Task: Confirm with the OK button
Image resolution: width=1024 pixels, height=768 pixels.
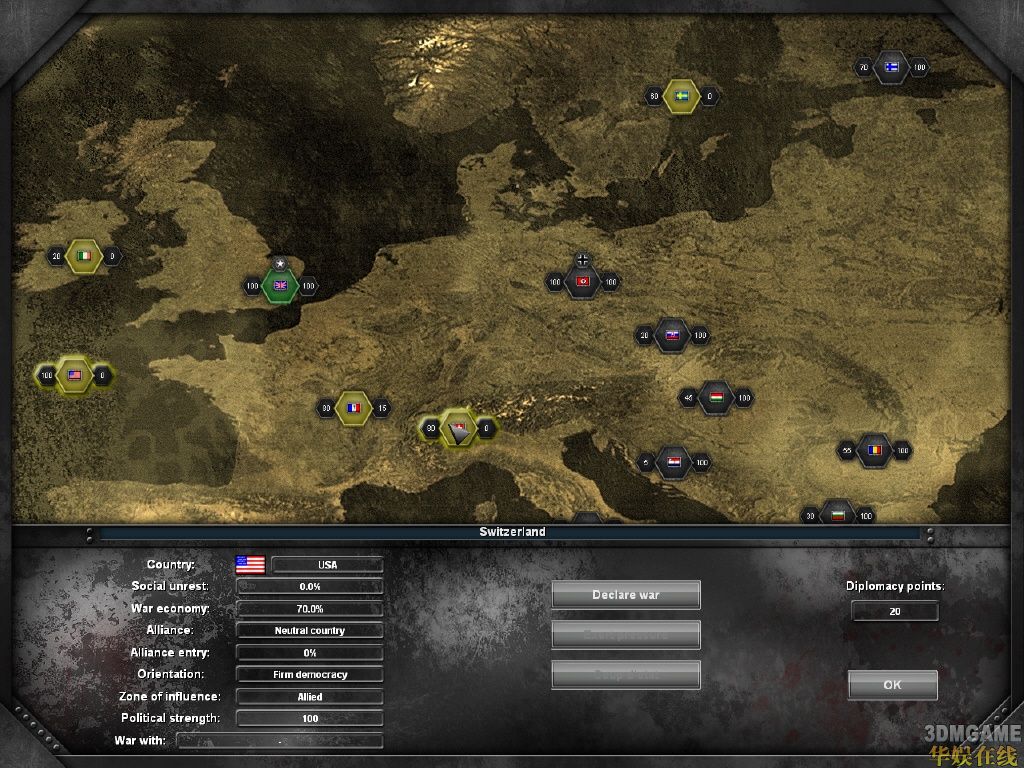Action: (x=892, y=685)
